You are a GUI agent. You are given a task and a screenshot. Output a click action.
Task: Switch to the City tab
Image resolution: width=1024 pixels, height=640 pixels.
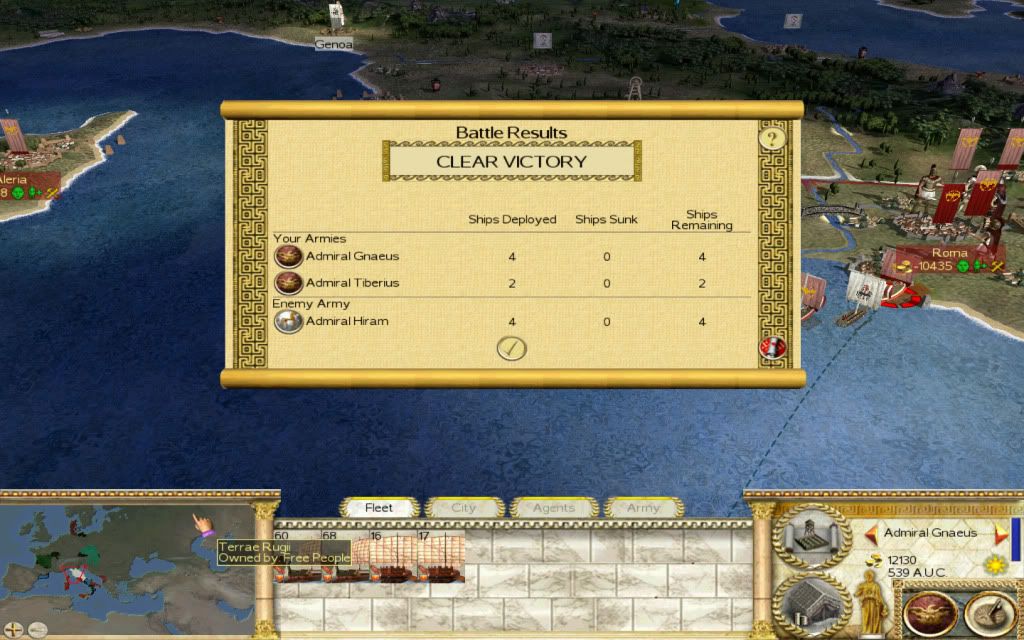(x=464, y=508)
